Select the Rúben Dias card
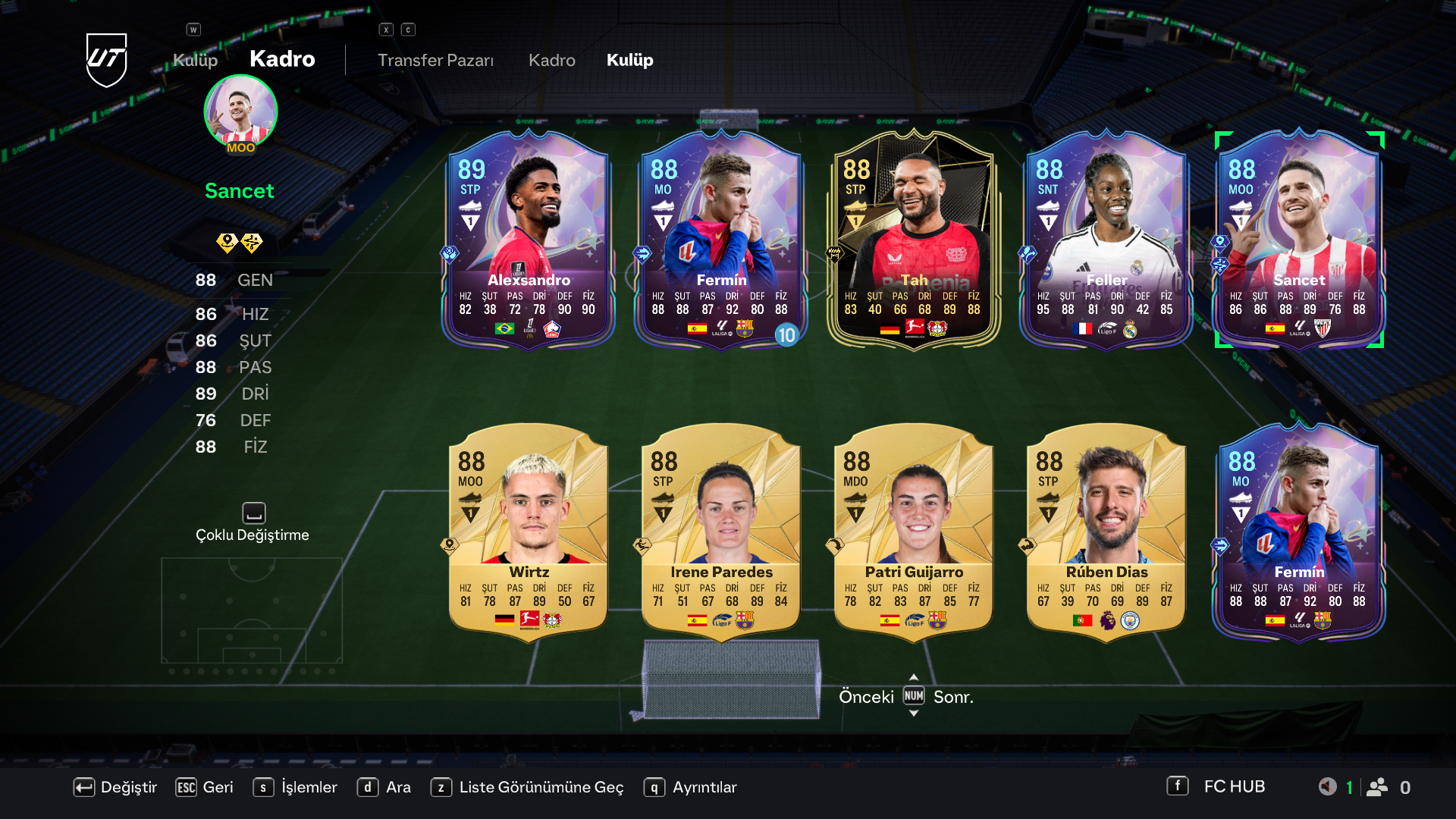This screenshot has width=1456, height=819. click(x=1106, y=531)
